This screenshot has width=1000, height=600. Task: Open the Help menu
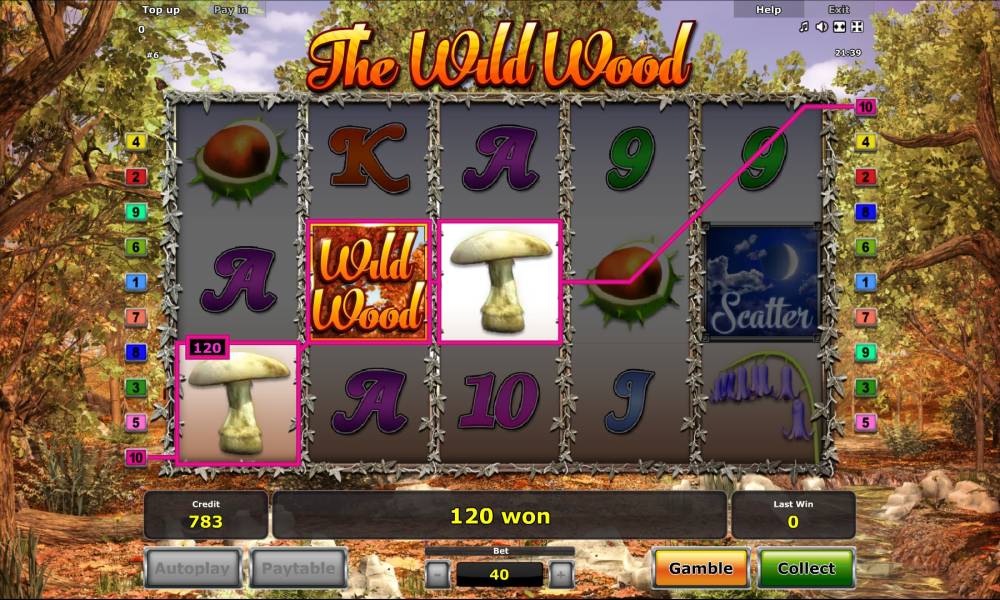point(768,9)
